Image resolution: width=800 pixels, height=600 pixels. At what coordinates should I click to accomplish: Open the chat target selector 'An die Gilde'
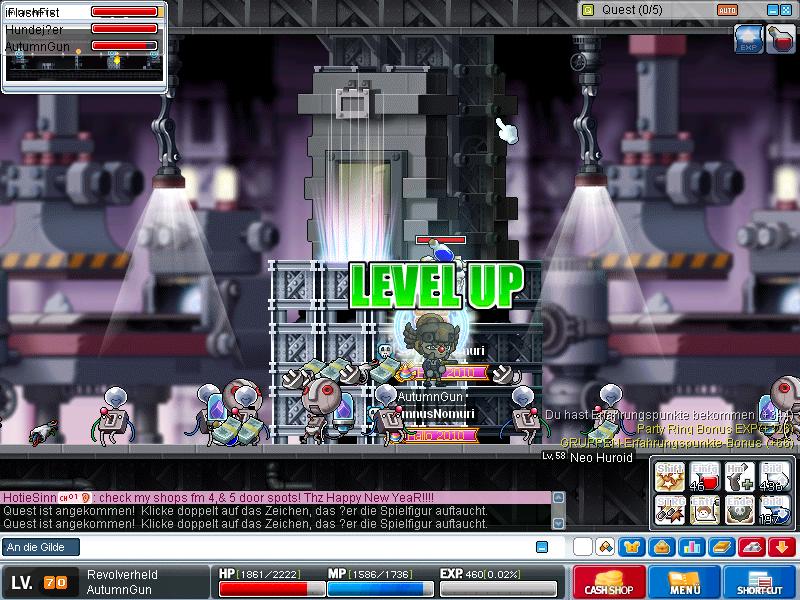click(40, 547)
